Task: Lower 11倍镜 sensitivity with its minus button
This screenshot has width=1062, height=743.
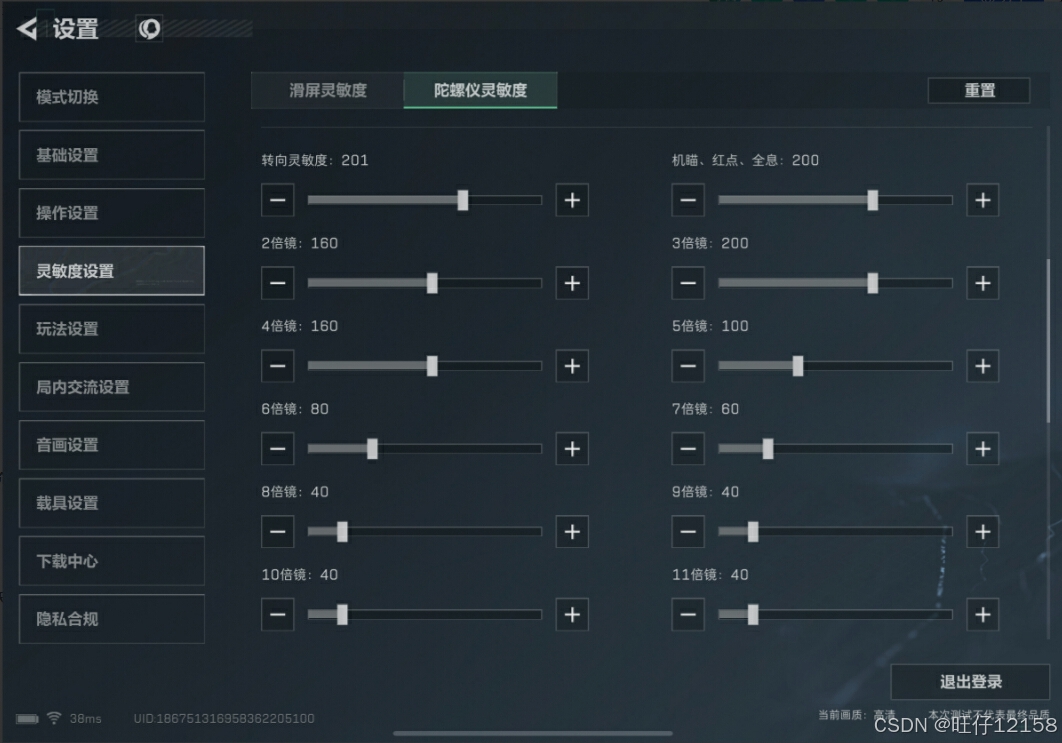Action: pos(687,614)
